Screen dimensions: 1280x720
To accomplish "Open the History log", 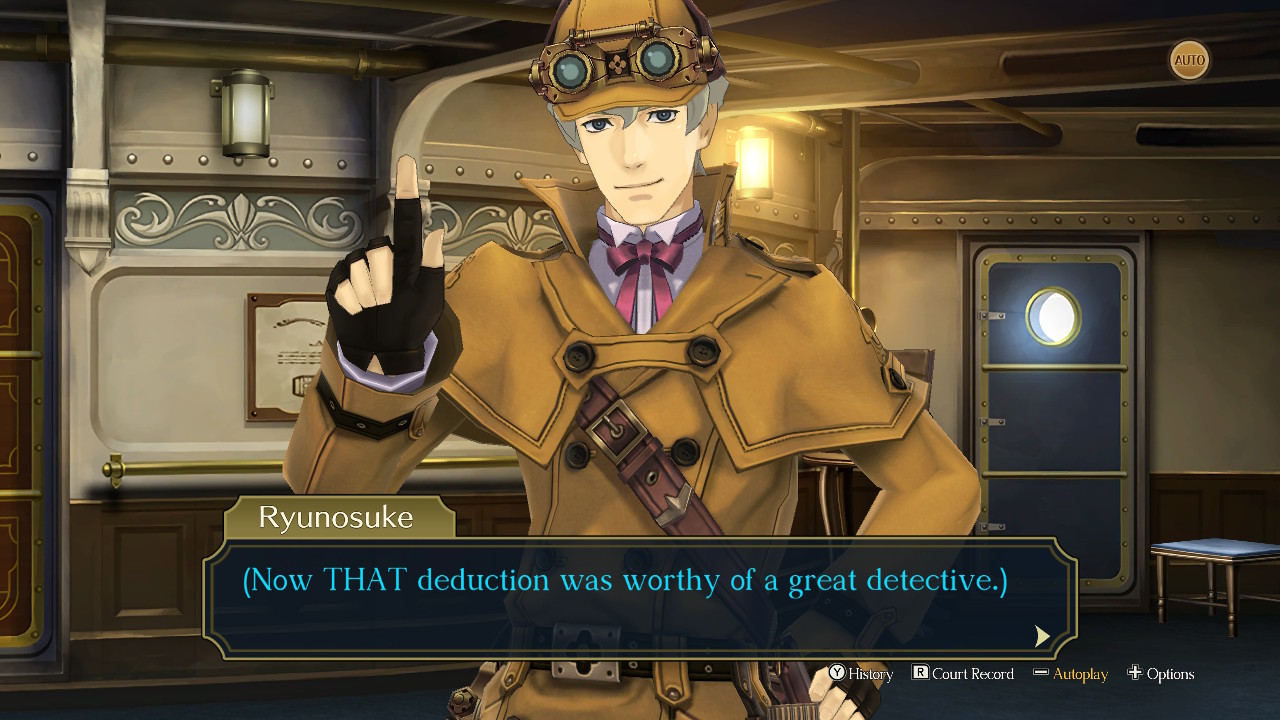I will click(x=869, y=674).
